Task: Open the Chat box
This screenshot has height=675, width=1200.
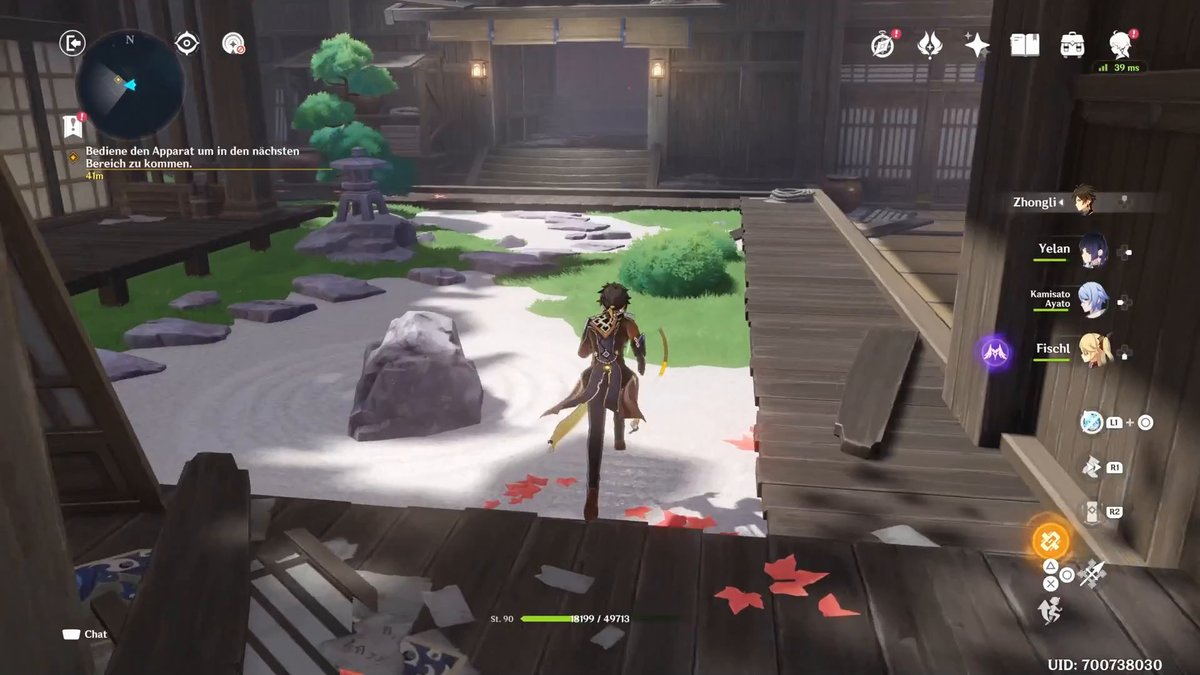Action: tap(85, 634)
